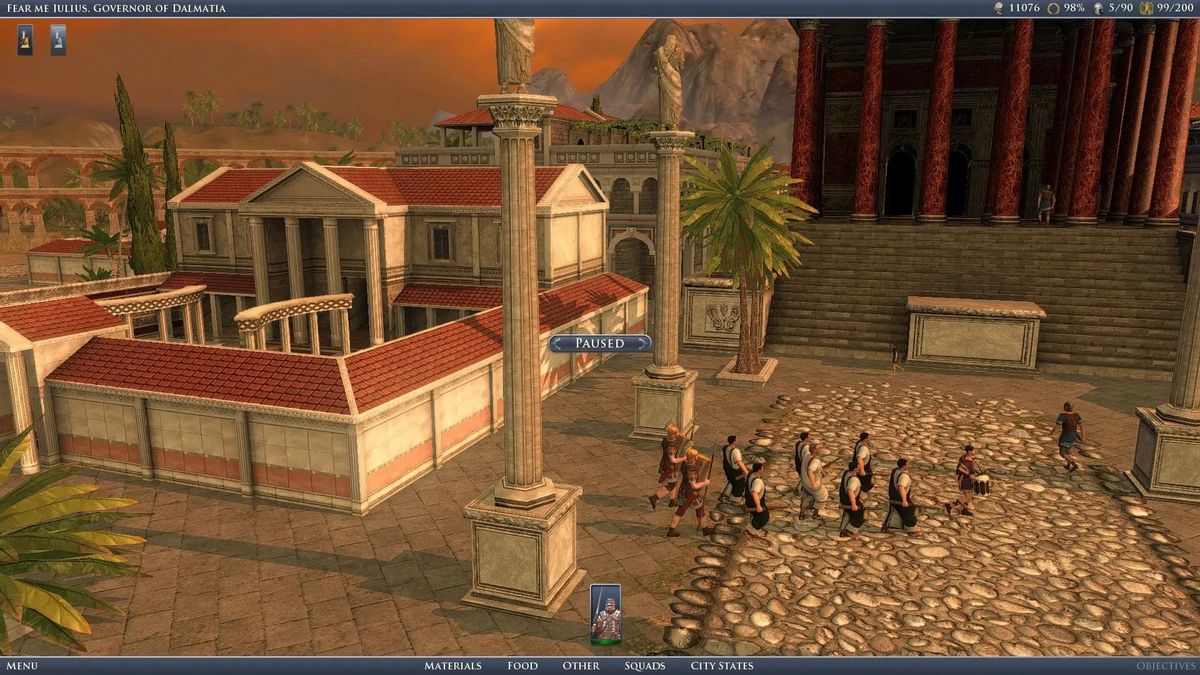The height and width of the screenshot is (675, 1200).
Task: Click the golden statue notification icon
Action: [25, 40]
